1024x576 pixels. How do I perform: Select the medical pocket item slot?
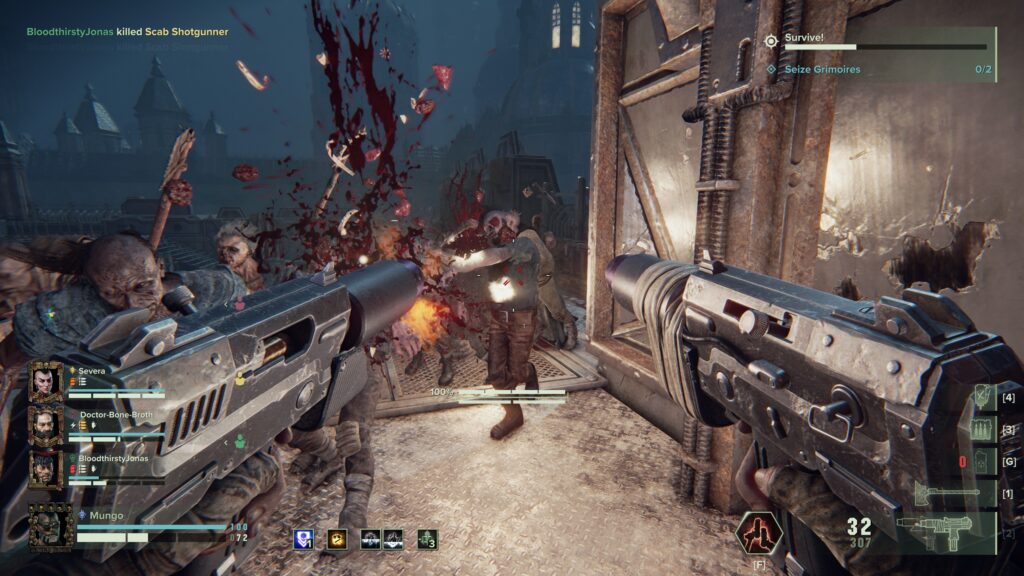click(983, 398)
